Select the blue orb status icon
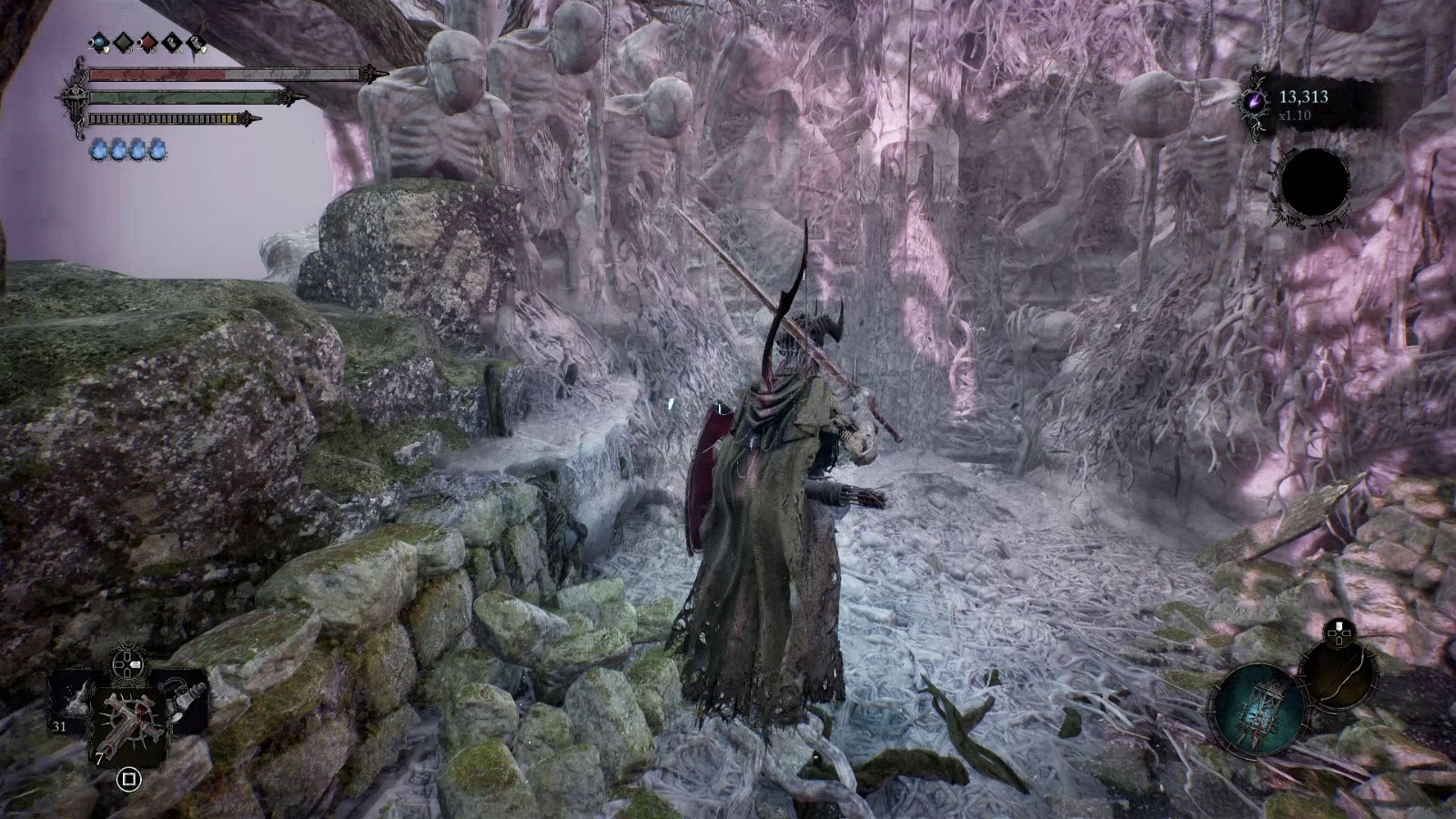 pyautogui.click(x=97, y=42)
